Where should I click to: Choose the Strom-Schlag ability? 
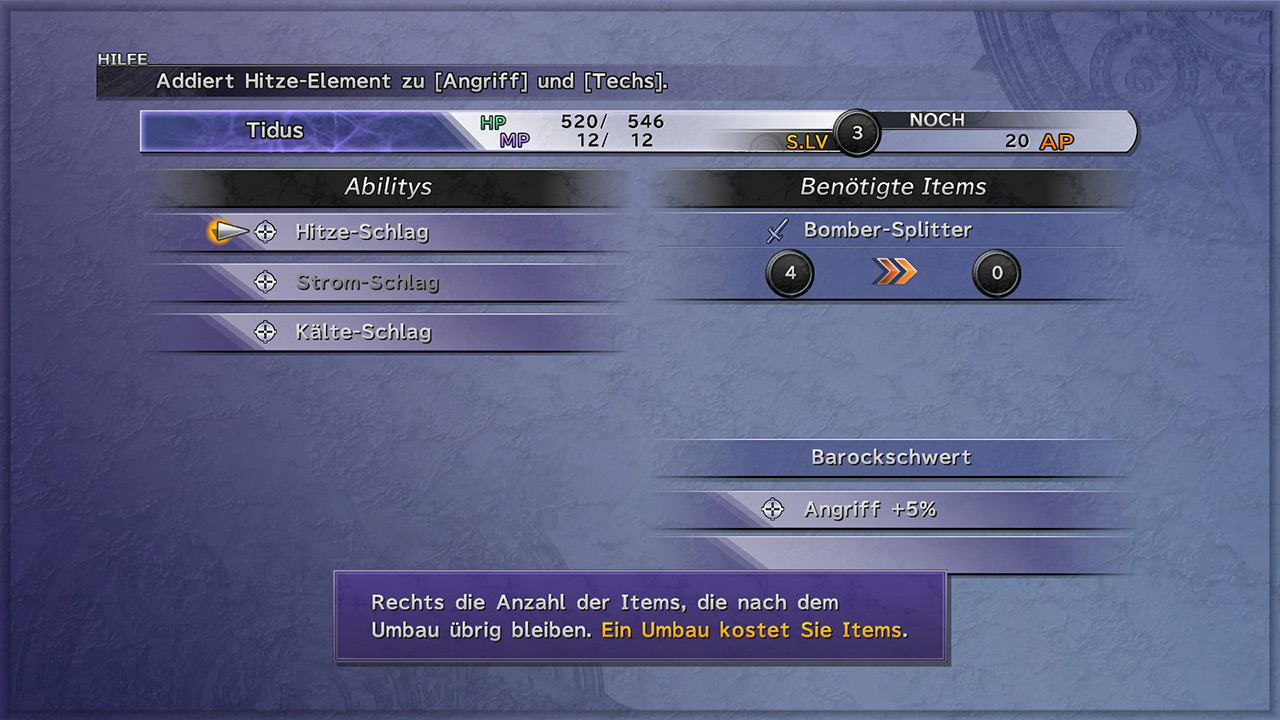367,282
